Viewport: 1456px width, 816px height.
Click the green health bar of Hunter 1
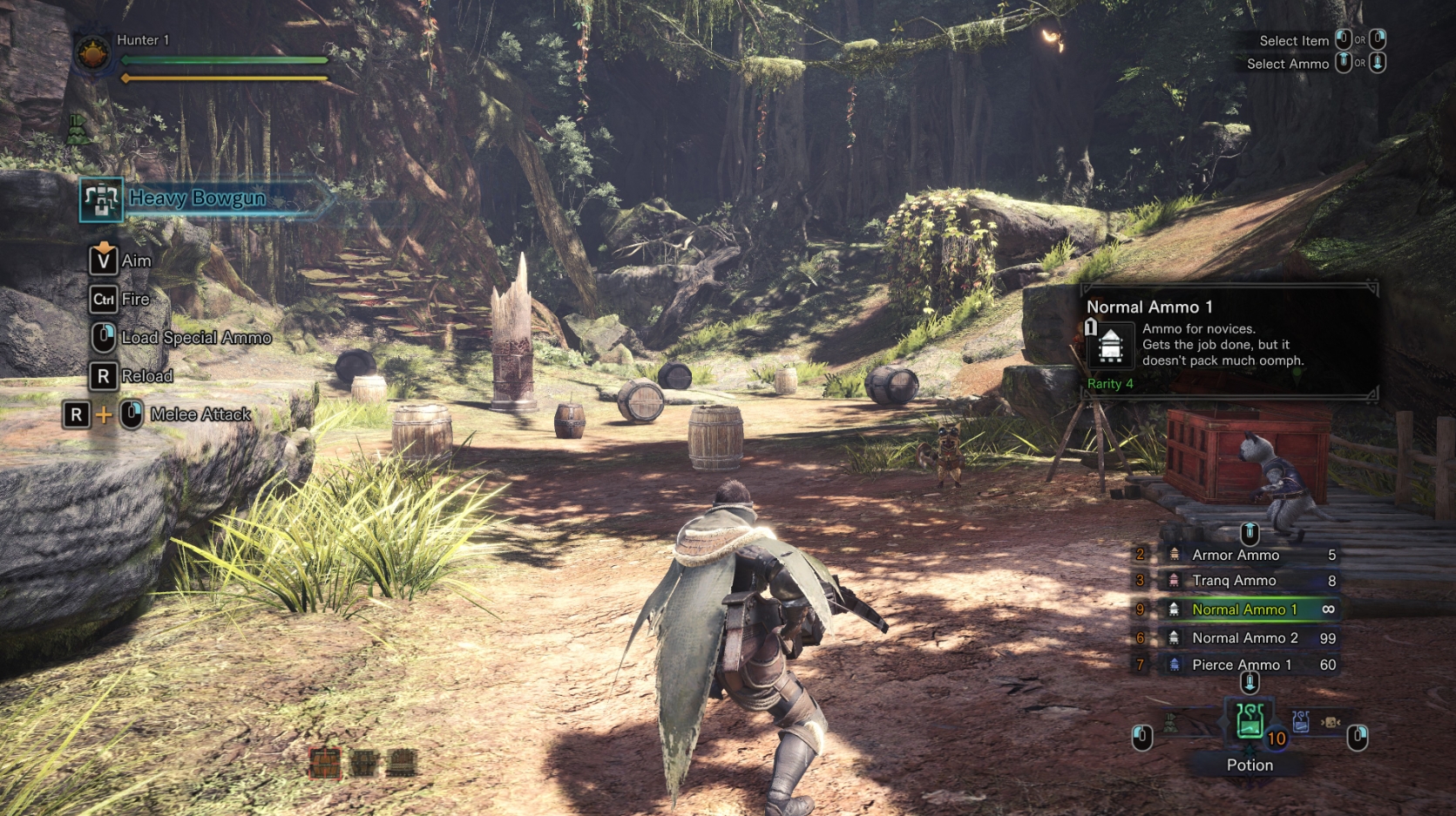tap(222, 61)
